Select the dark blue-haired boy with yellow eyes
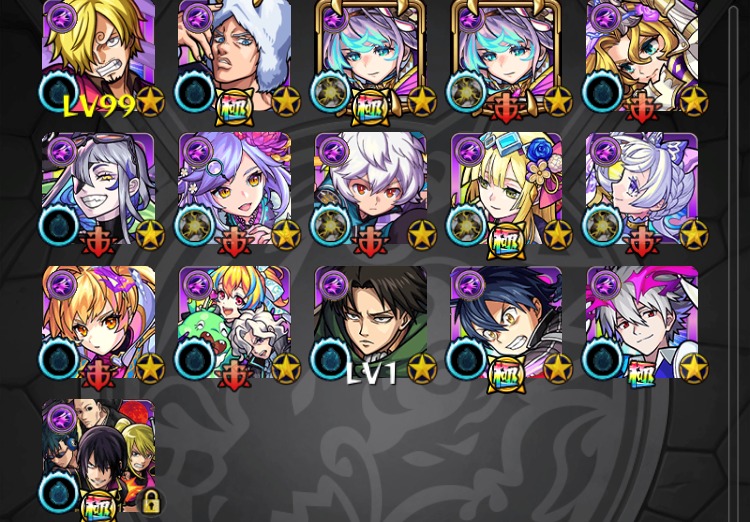Screen dimensions: 750x522 (507, 323)
